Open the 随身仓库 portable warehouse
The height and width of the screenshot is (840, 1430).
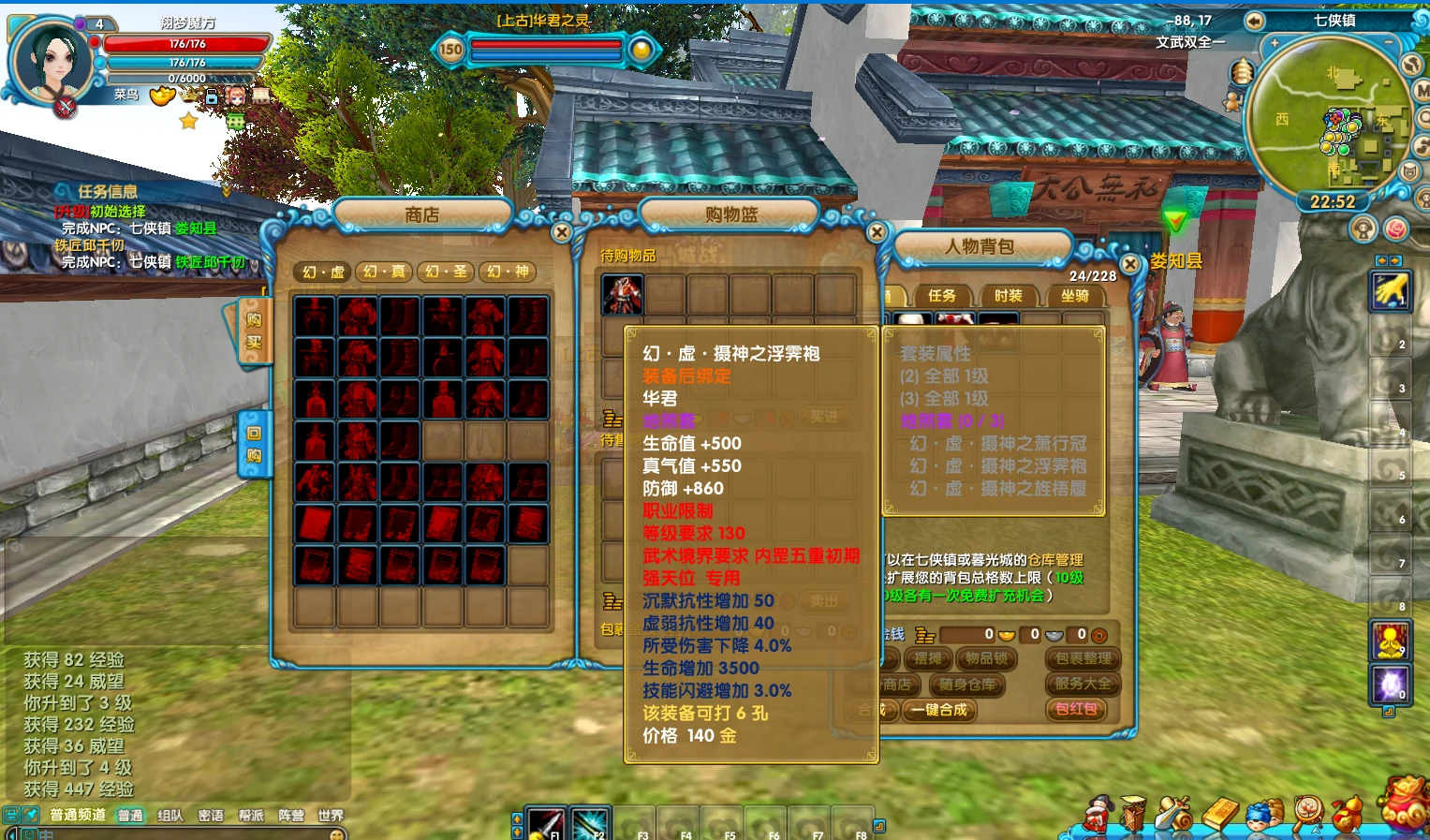coord(967,685)
